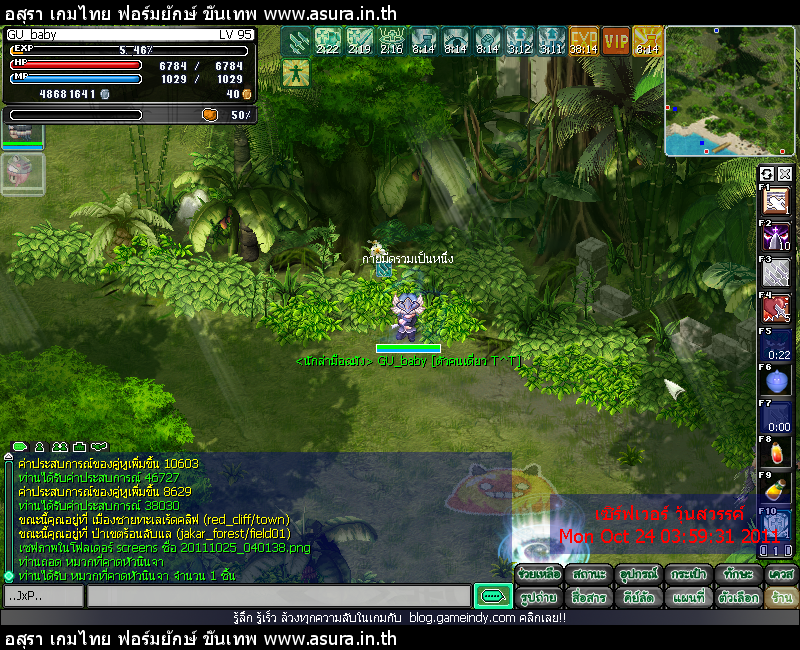Open the ร้าน (Shop) button

click(x=781, y=597)
